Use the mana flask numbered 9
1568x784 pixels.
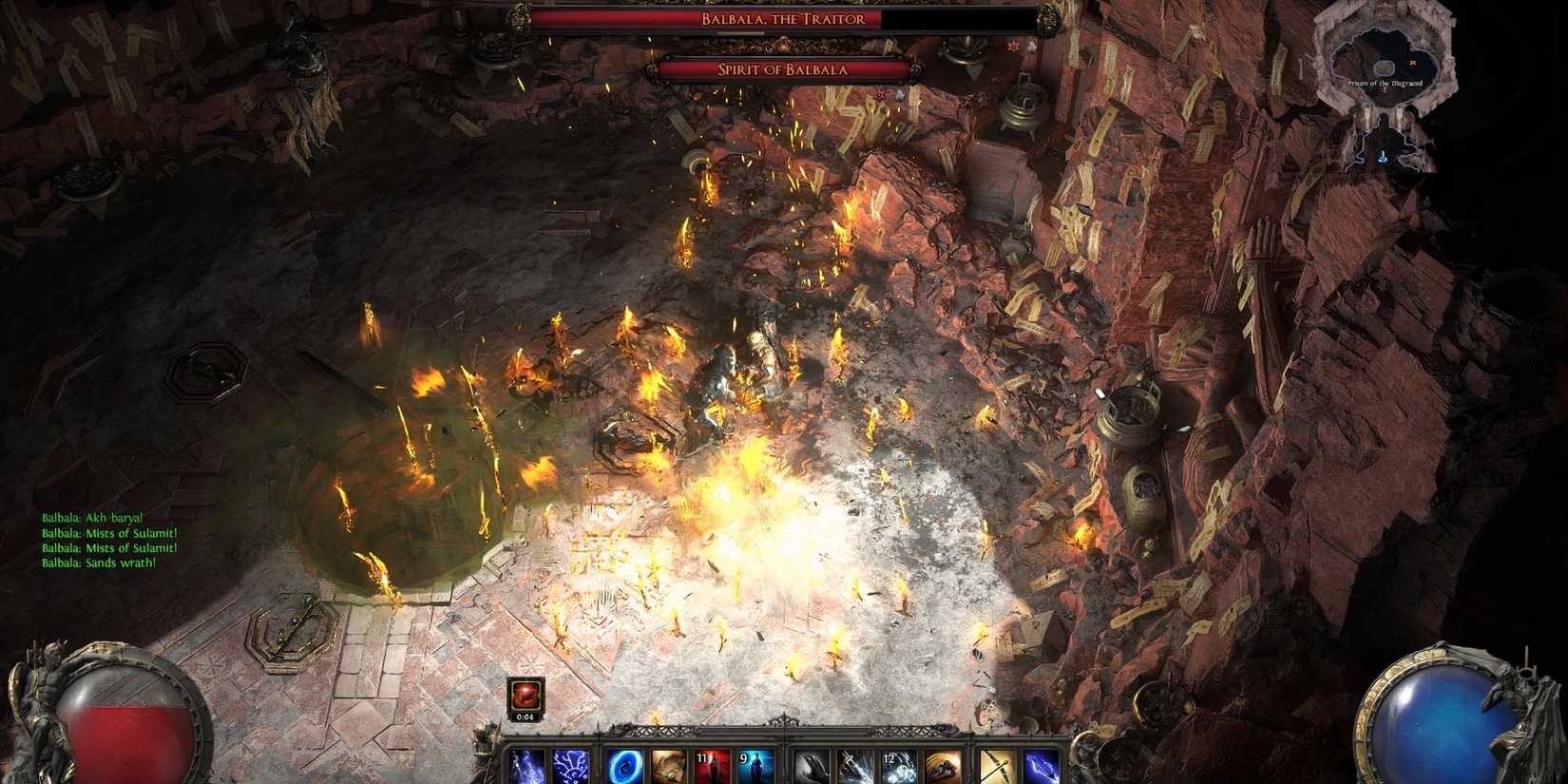(x=754, y=765)
